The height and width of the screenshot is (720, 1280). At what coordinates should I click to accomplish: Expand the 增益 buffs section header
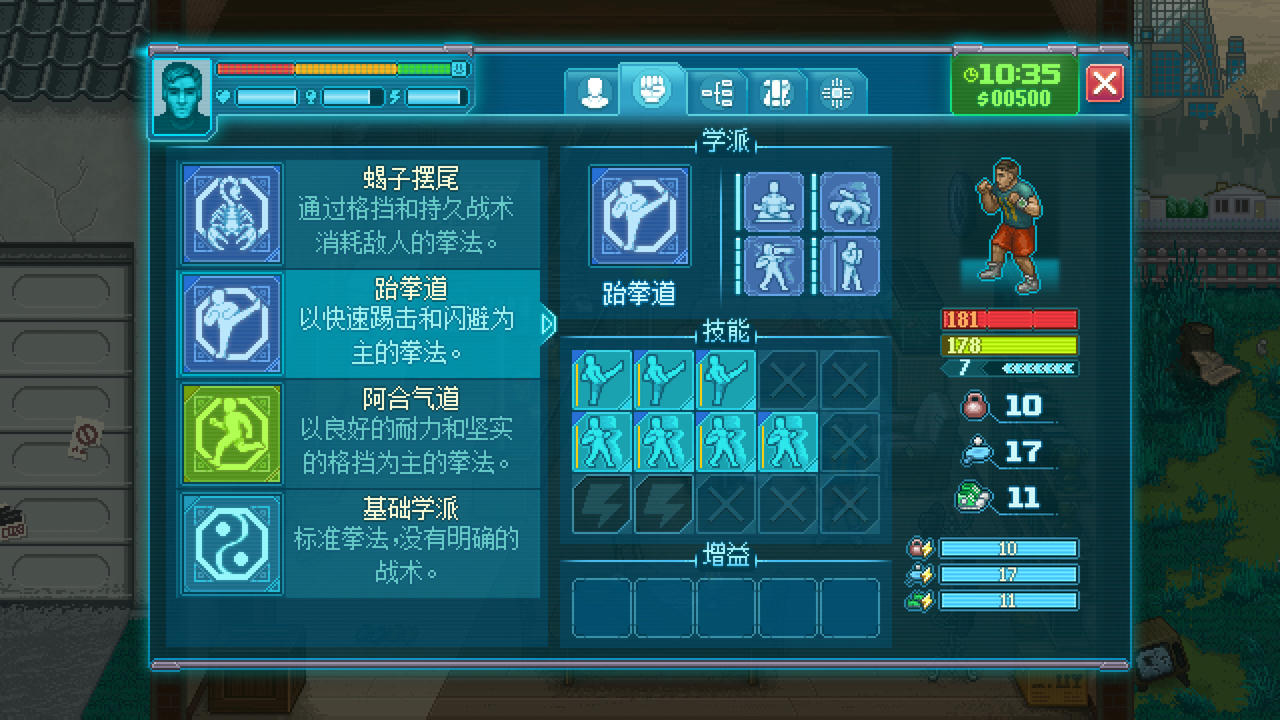pos(725,553)
